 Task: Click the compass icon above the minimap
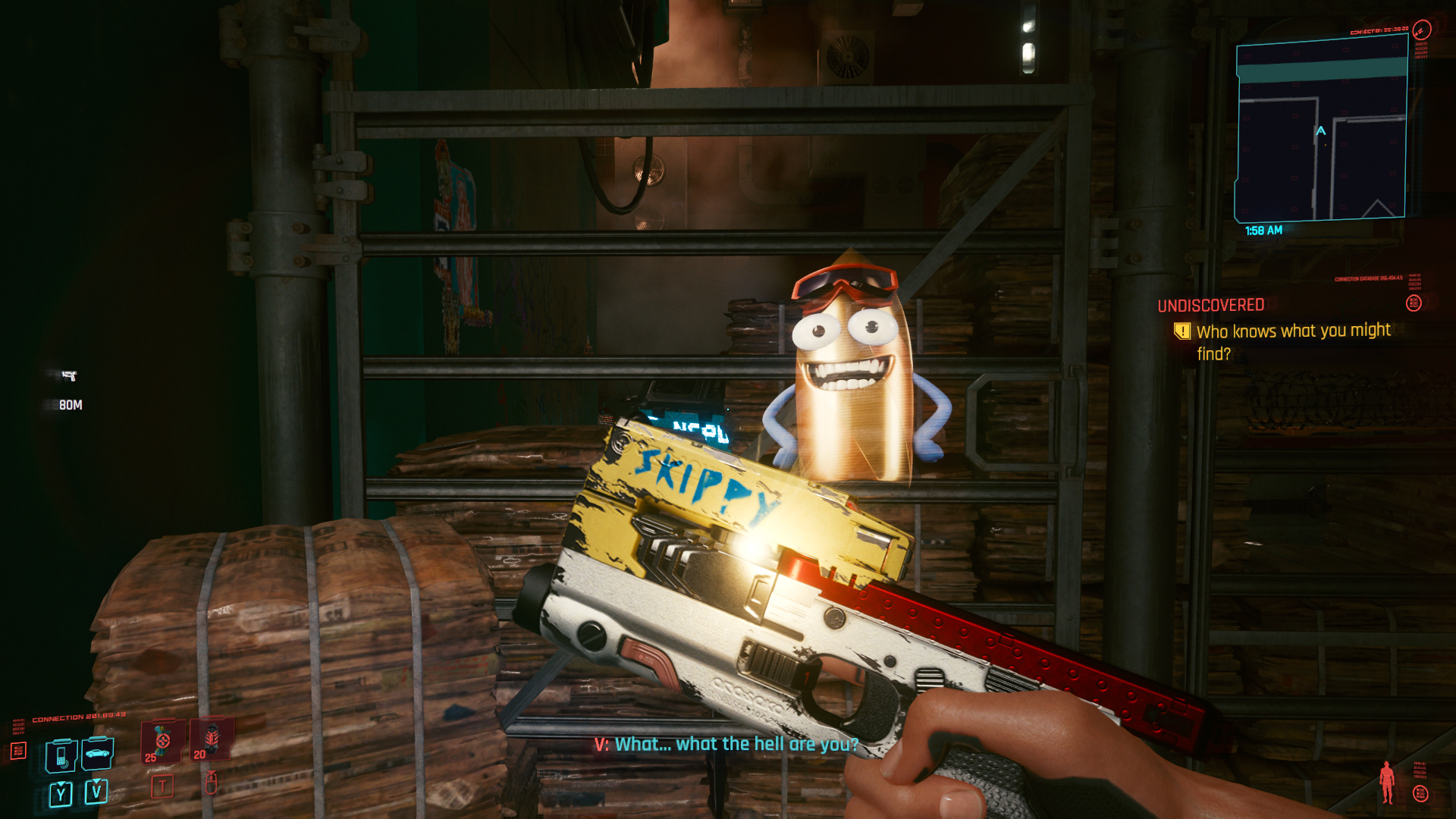[x=1421, y=30]
